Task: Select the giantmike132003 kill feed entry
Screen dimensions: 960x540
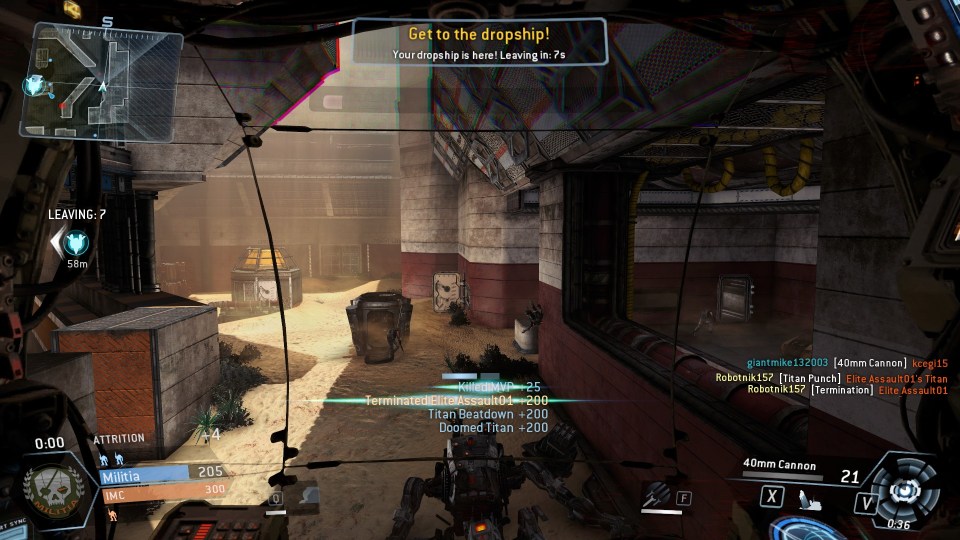Action: pos(846,363)
